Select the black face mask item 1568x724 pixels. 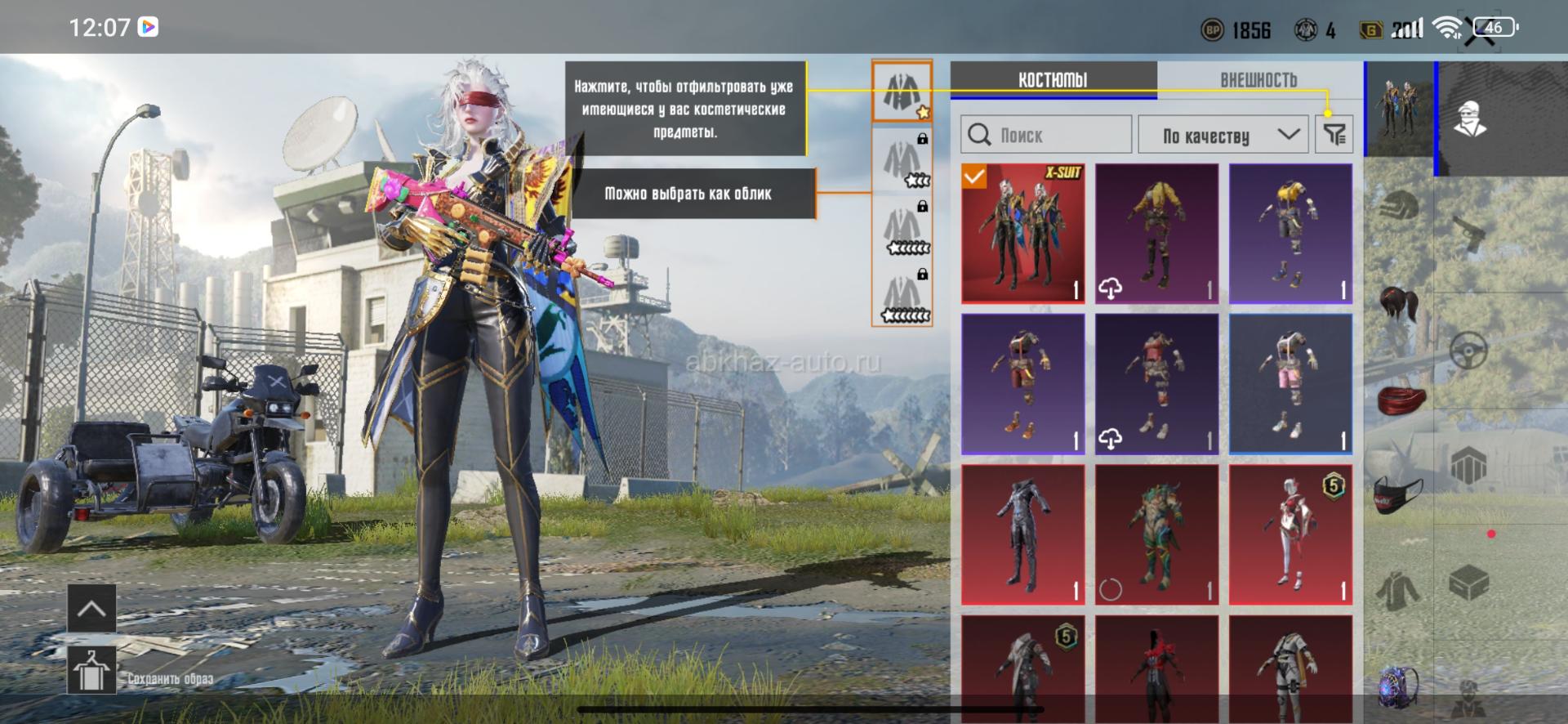click(1399, 496)
